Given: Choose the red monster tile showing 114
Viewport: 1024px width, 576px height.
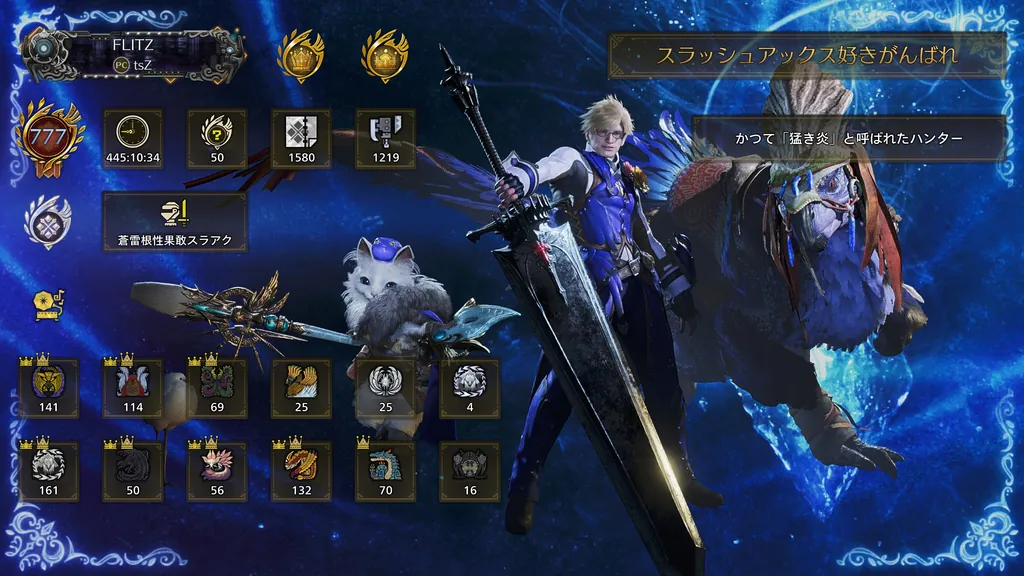Looking at the screenshot, I should click(133, 388).
